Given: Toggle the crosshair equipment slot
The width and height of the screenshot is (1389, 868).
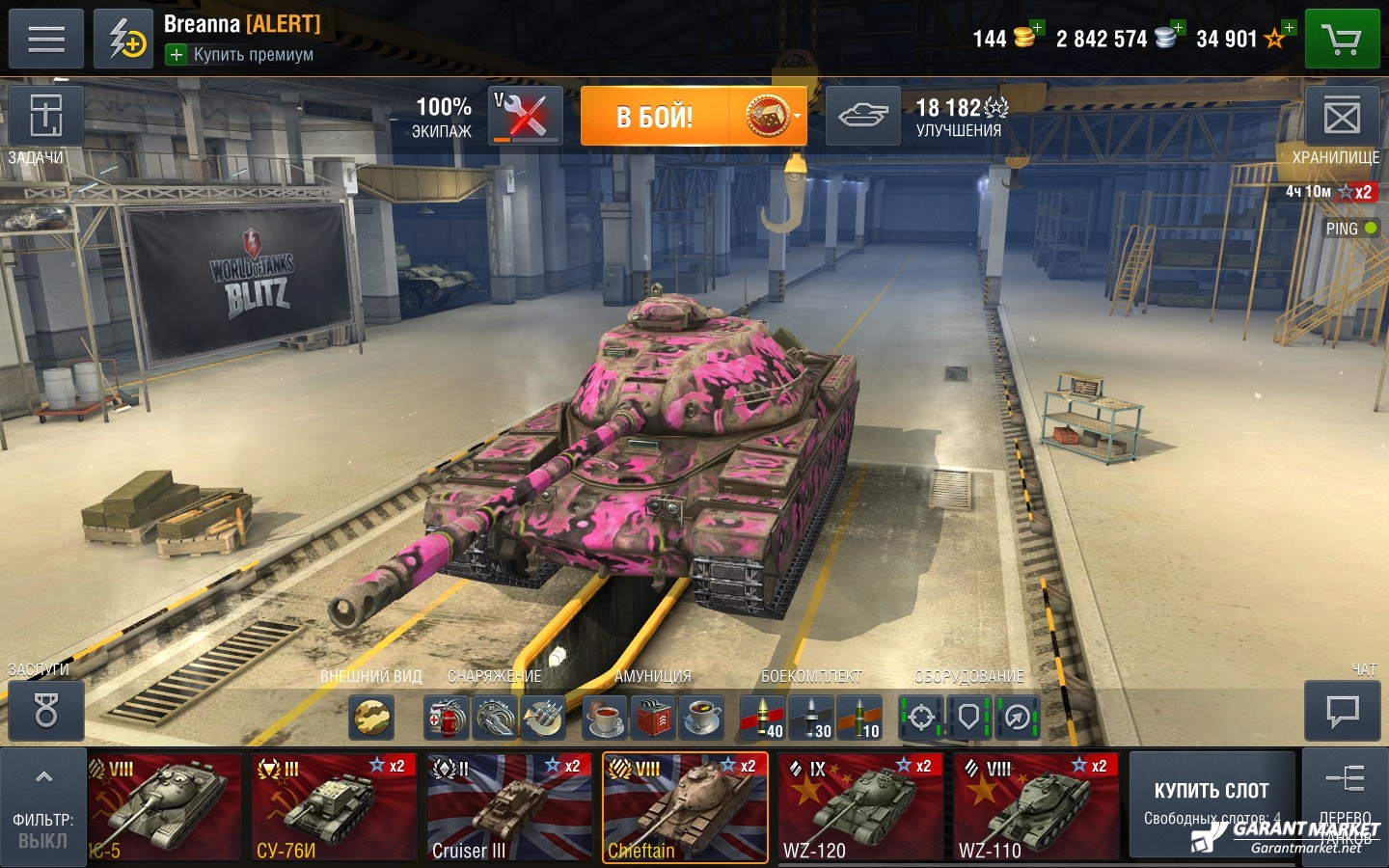Looking at the screenshot, I should click(x=921, y=718).
